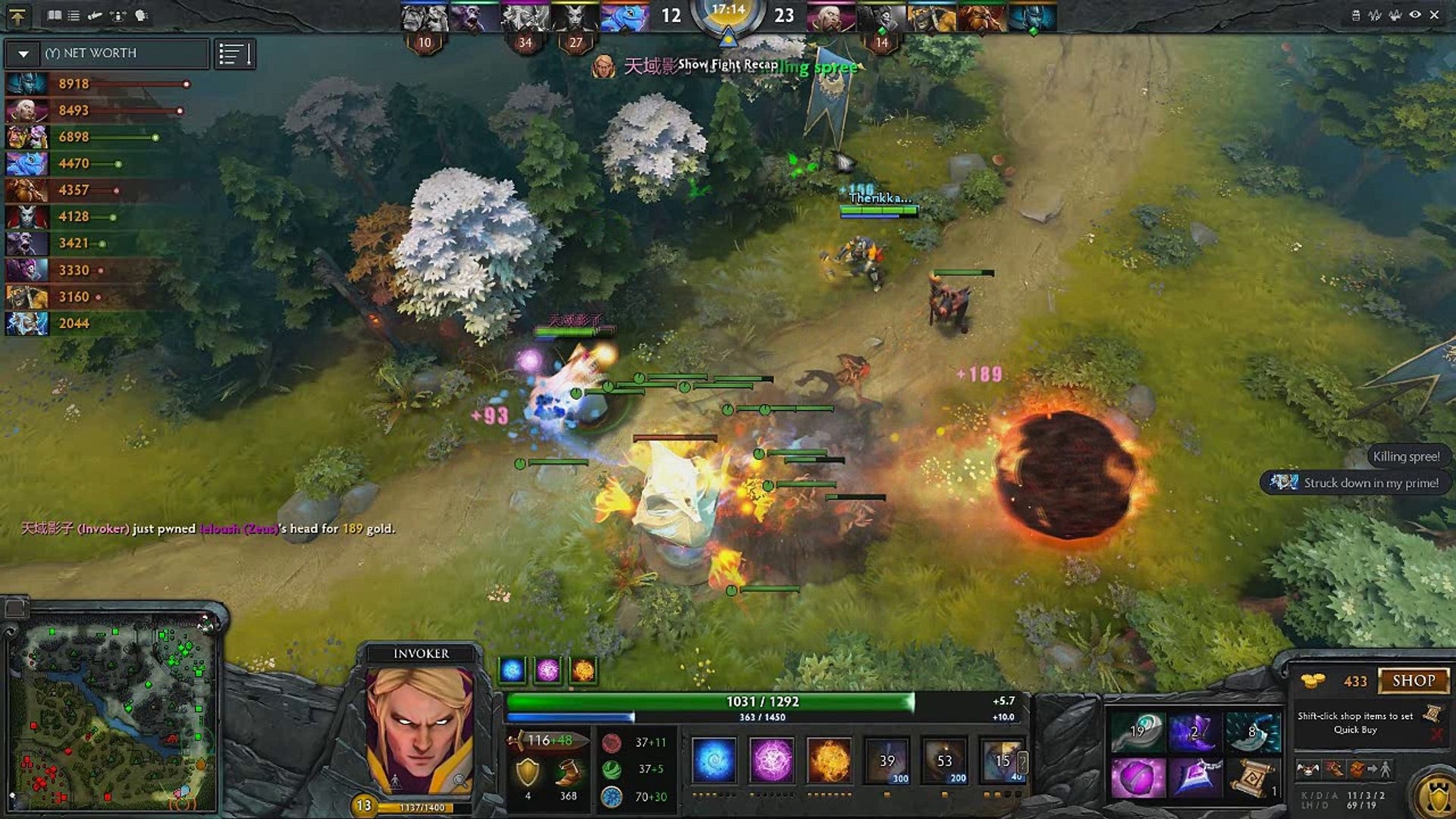Toggle the net worth list sort button
Viewport: 1456px width, 819px height.
[234, 54]
